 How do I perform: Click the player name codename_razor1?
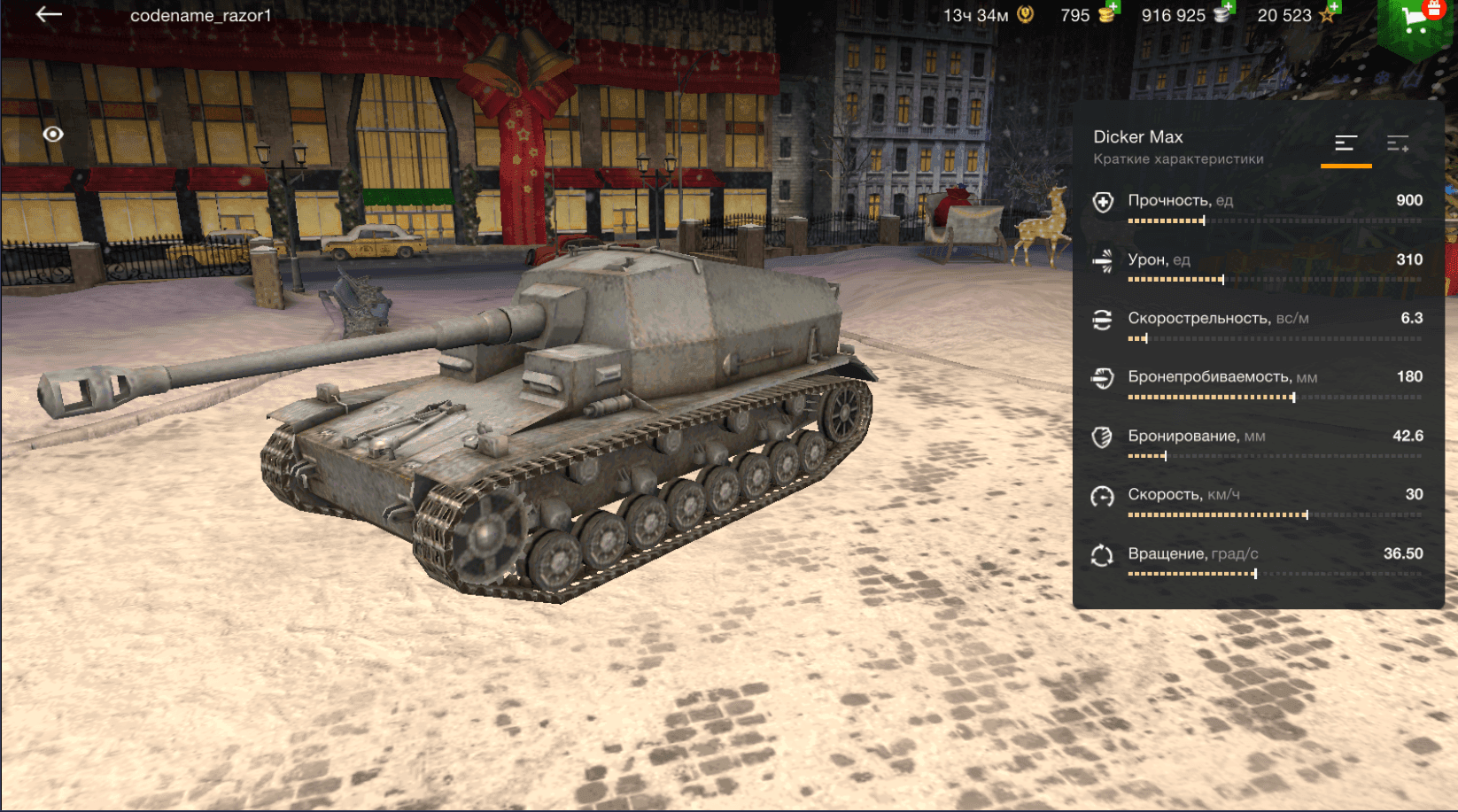[x=202, y=15]
